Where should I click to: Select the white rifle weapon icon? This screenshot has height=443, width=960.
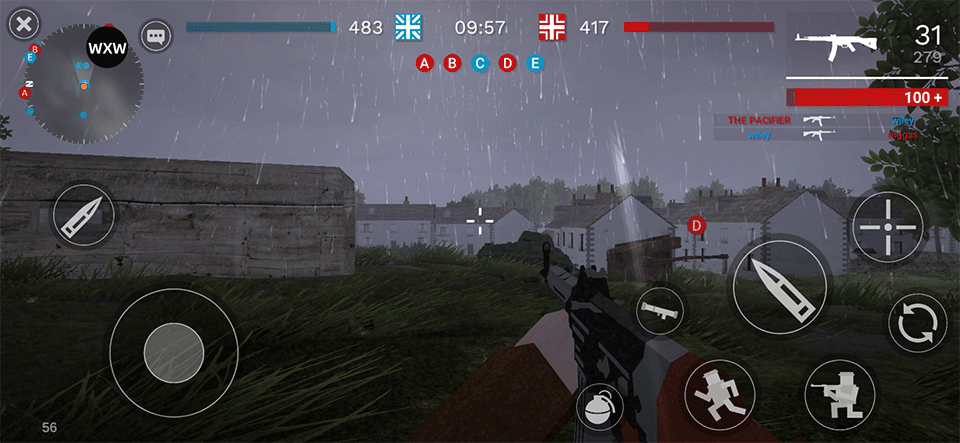836,46
